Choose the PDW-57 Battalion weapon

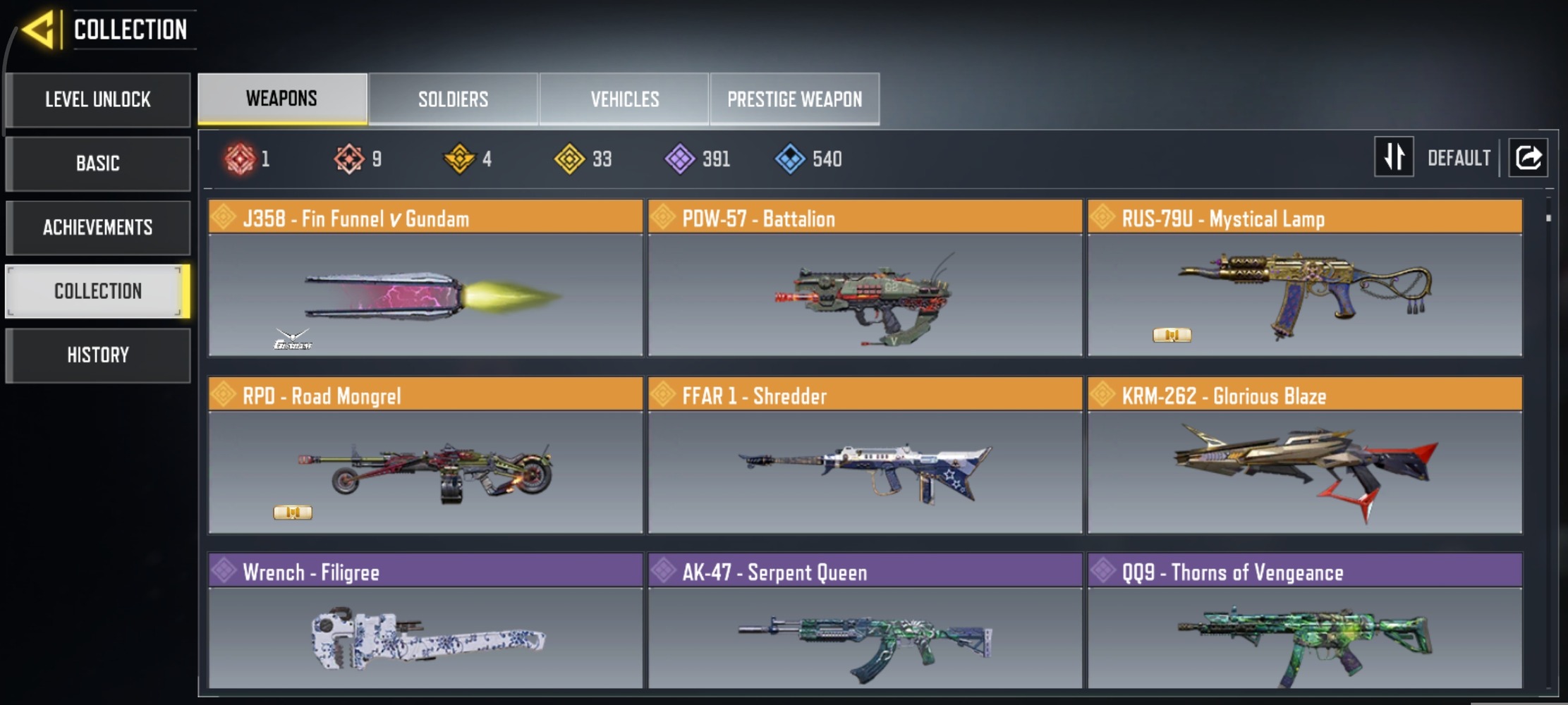click(865, 278)
